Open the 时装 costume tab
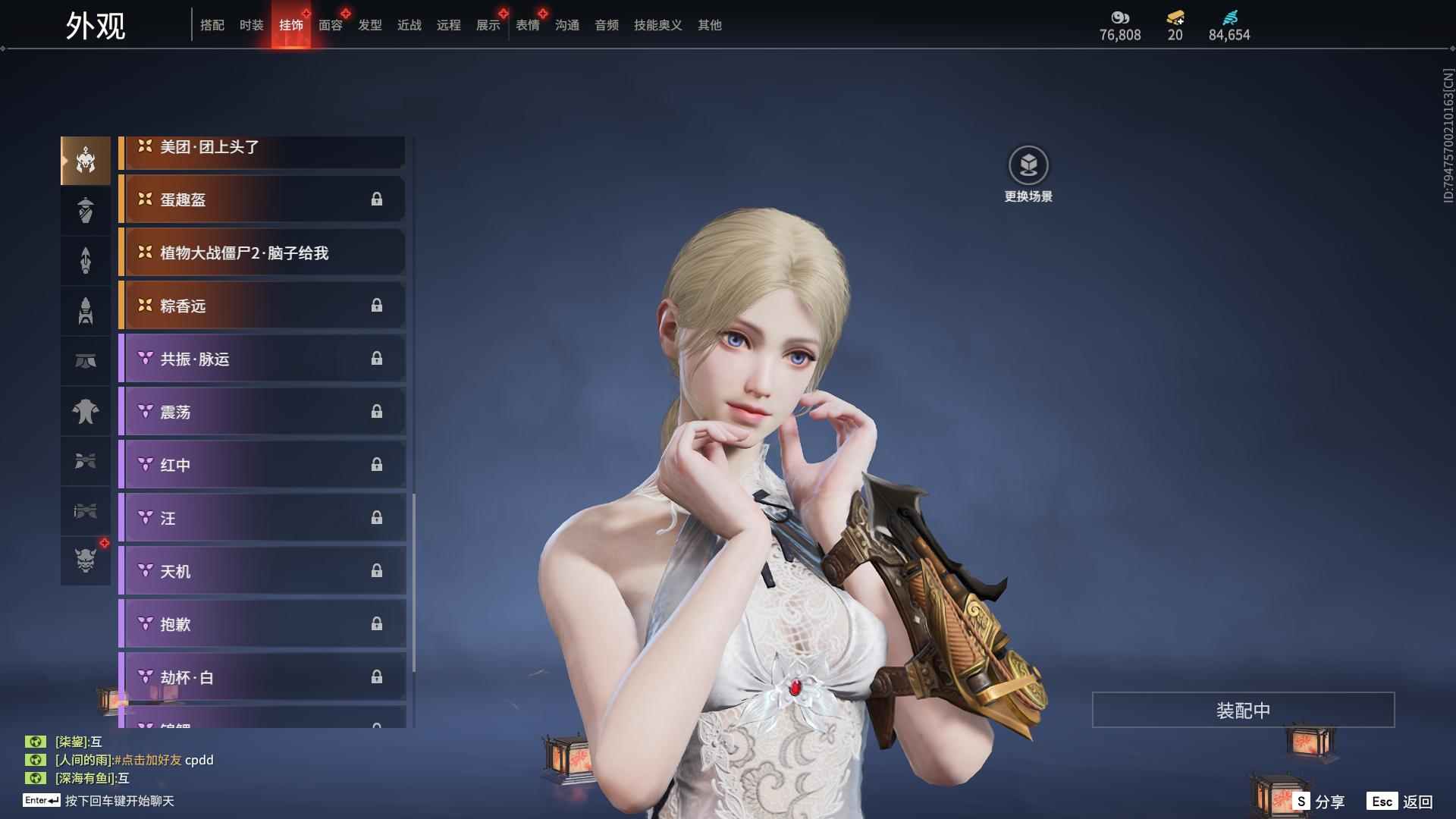The image size is (1456, 819). [252, 25]
